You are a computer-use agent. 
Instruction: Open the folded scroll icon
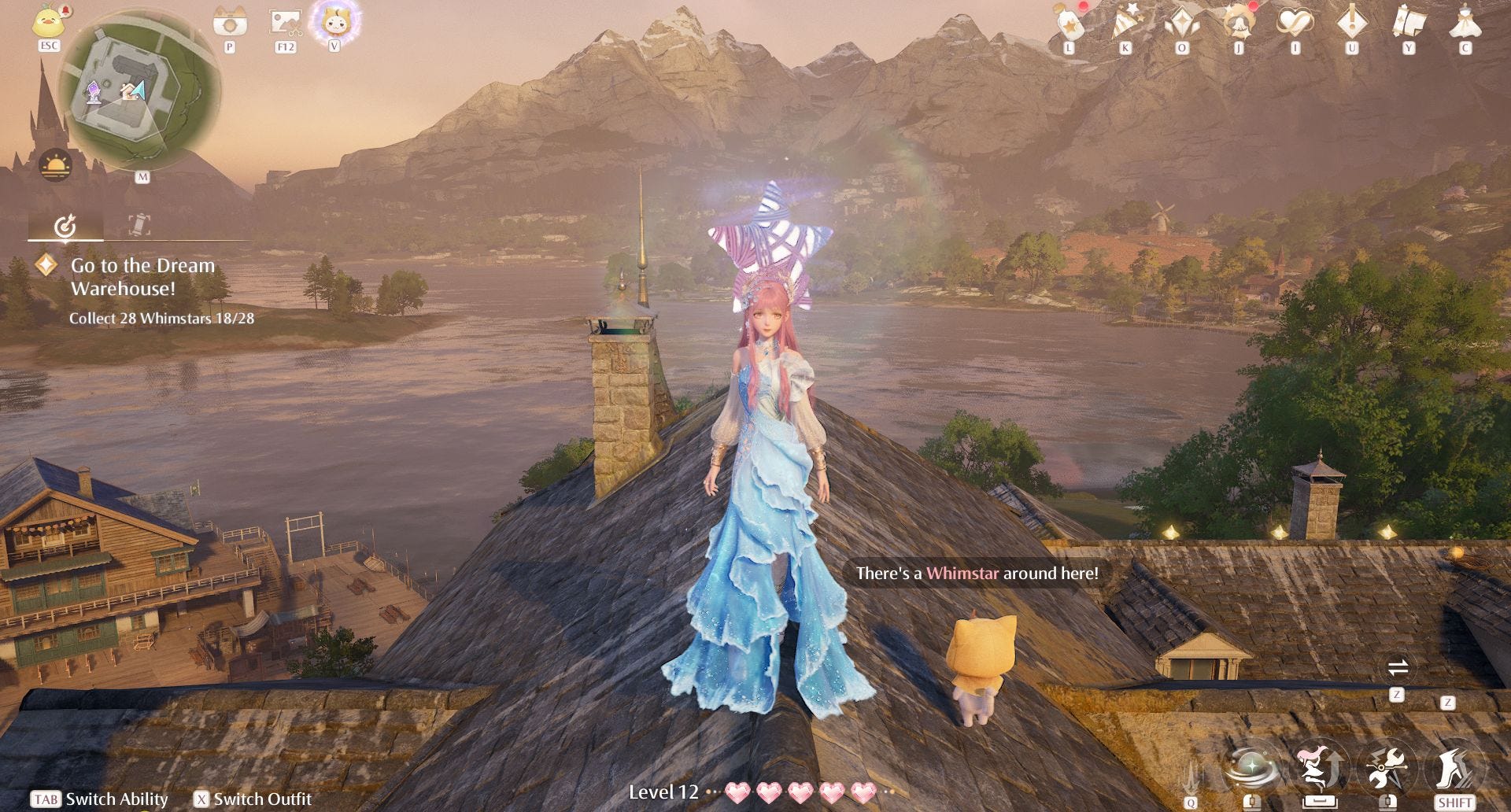click(x=1409, y=22)
